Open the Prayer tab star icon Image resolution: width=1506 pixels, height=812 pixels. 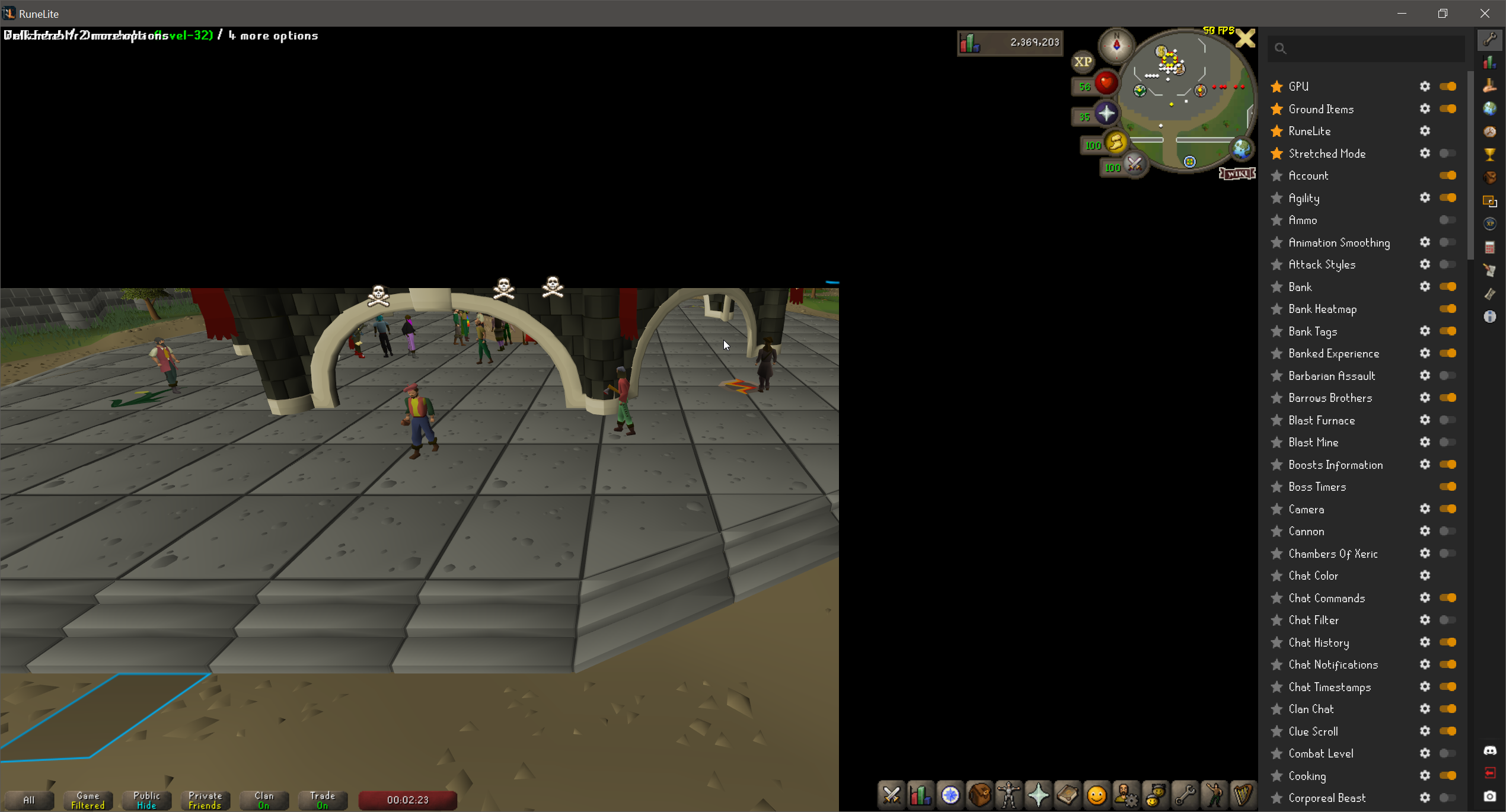pos(1038,796)
